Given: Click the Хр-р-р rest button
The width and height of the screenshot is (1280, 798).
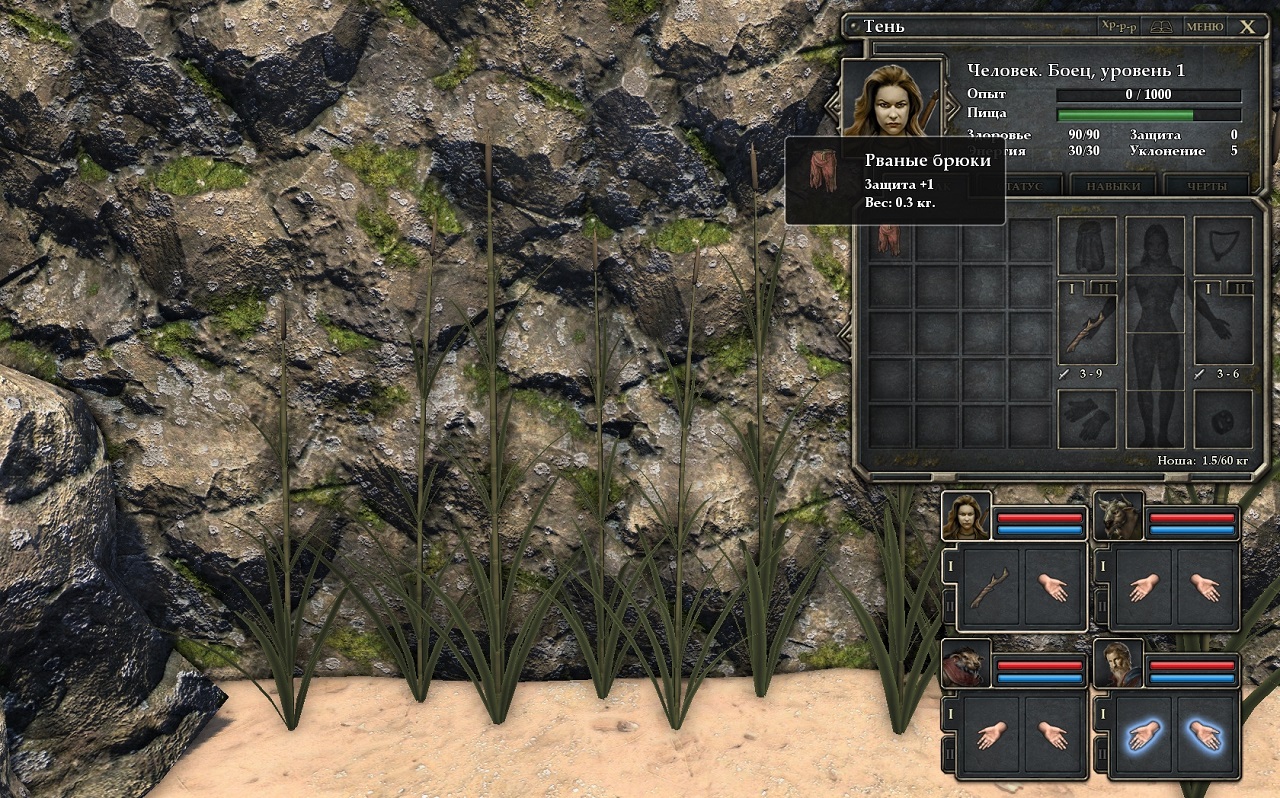Looking at the screenshot, I should tap(1117, 27).
